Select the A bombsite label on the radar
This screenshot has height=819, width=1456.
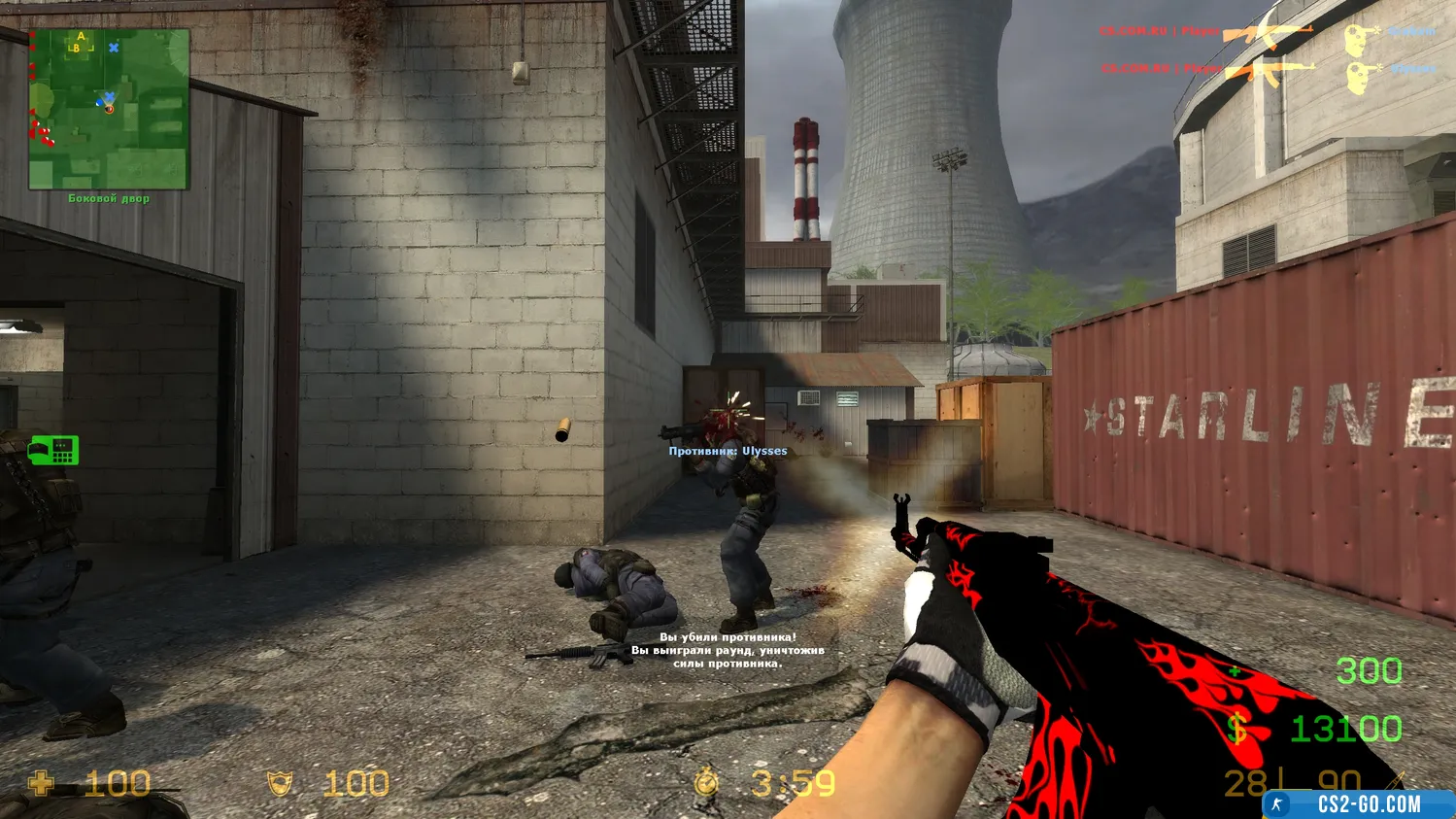(x=82, y=36)
